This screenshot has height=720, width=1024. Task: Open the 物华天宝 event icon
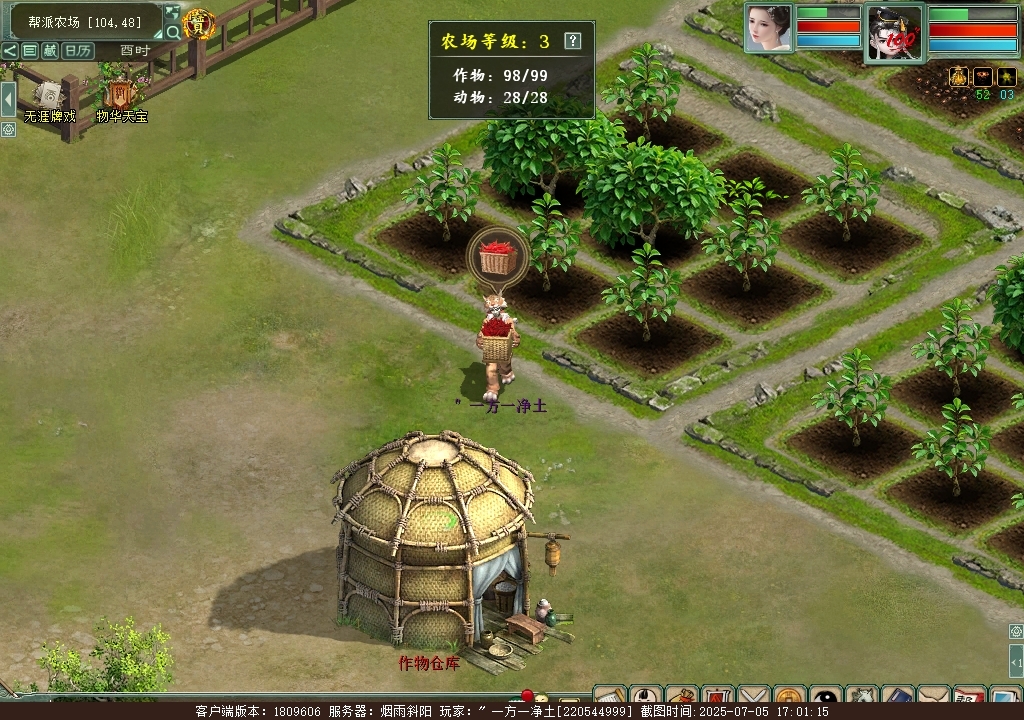tap(121, 97)
